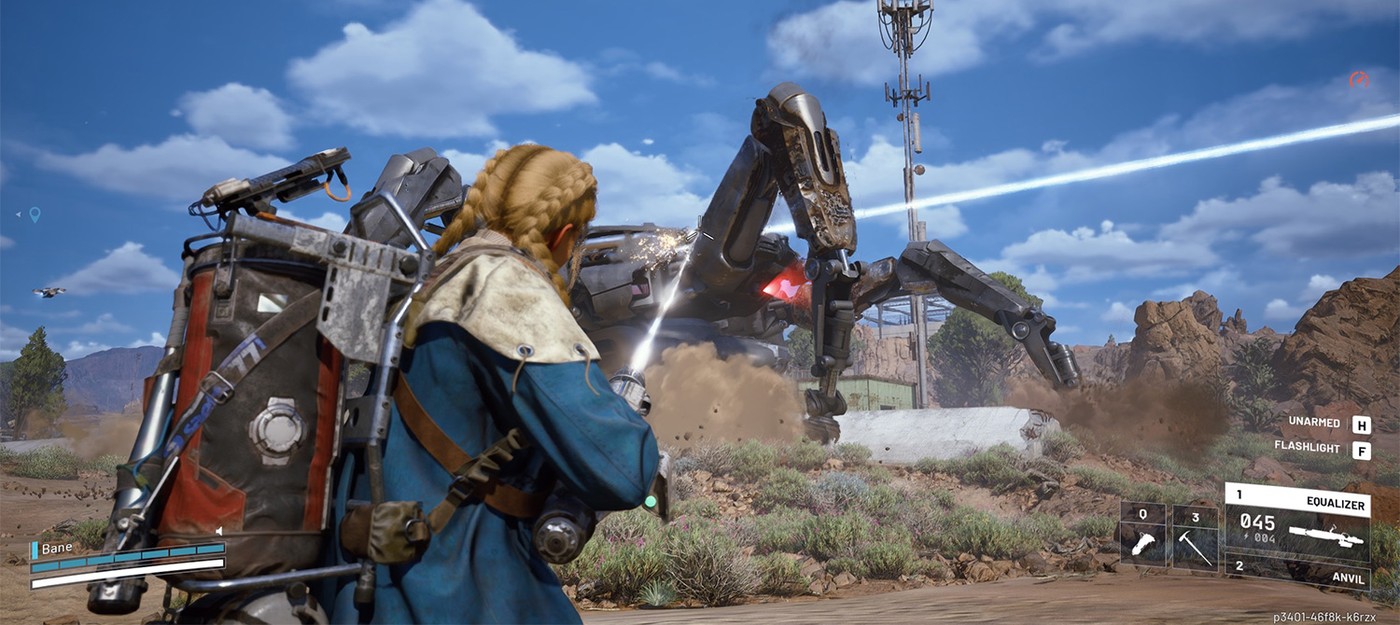Select the pickaxe tool slot

(x=1195, y=536)
